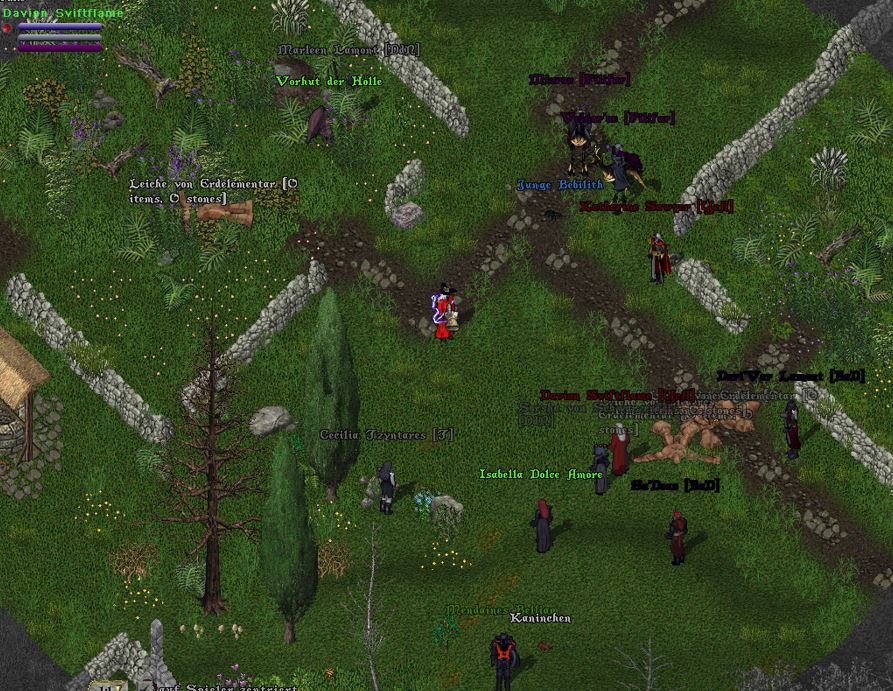
Task: Select the Davien Sviftflame status bar name
Action: (x=62, y=13)
